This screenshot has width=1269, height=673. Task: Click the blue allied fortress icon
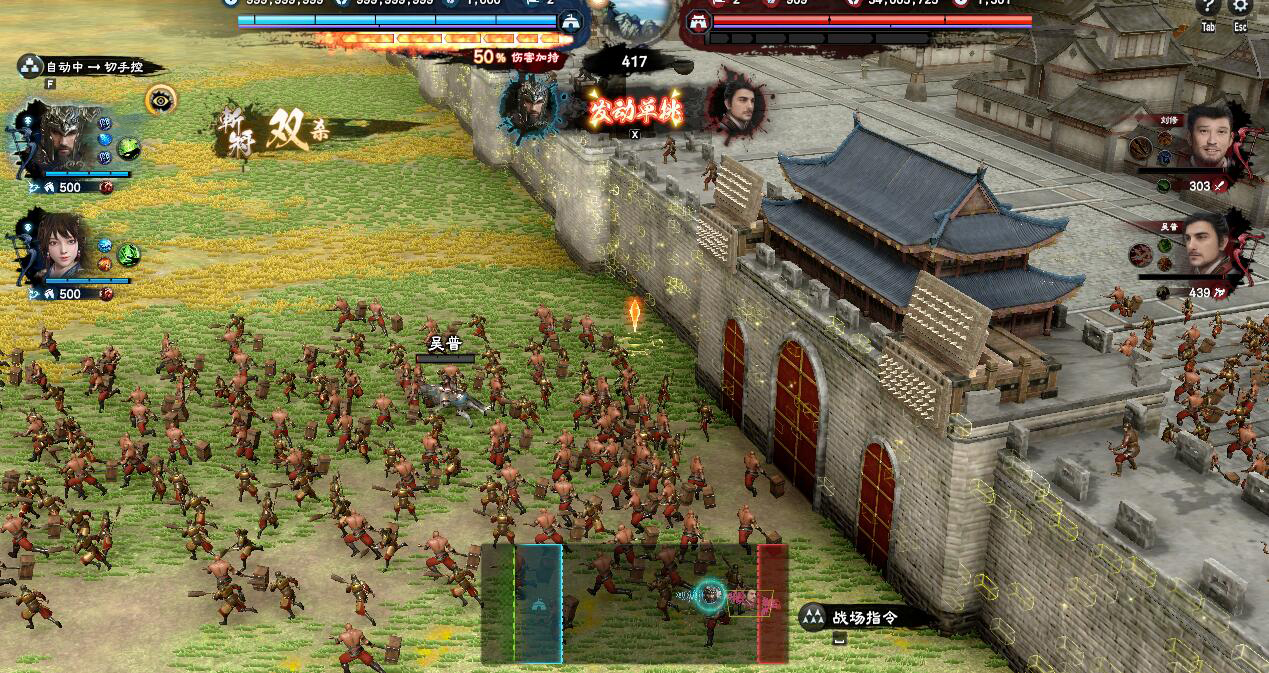click(571, 21)
